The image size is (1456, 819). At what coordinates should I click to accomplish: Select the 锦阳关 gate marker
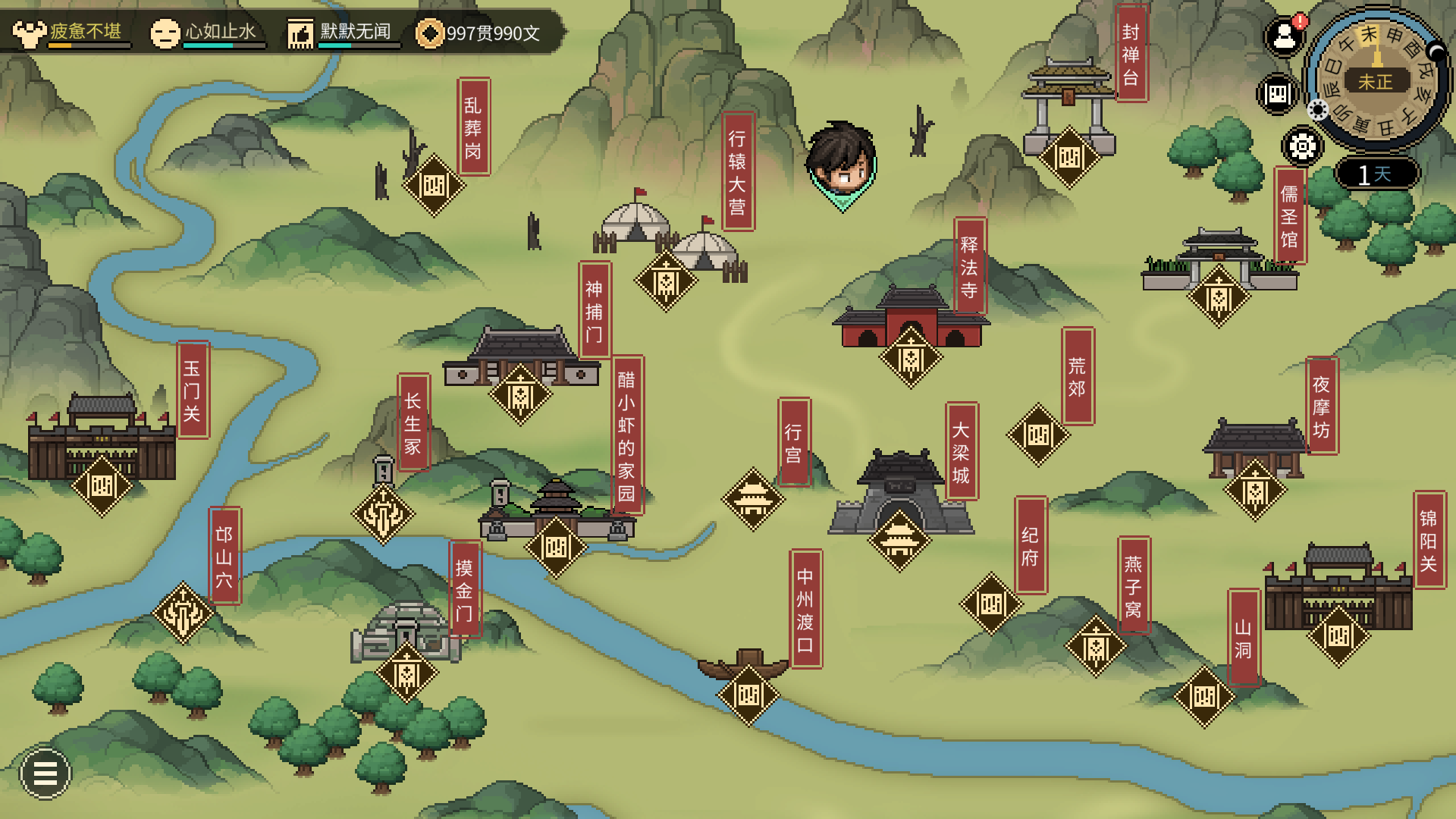1338,635
